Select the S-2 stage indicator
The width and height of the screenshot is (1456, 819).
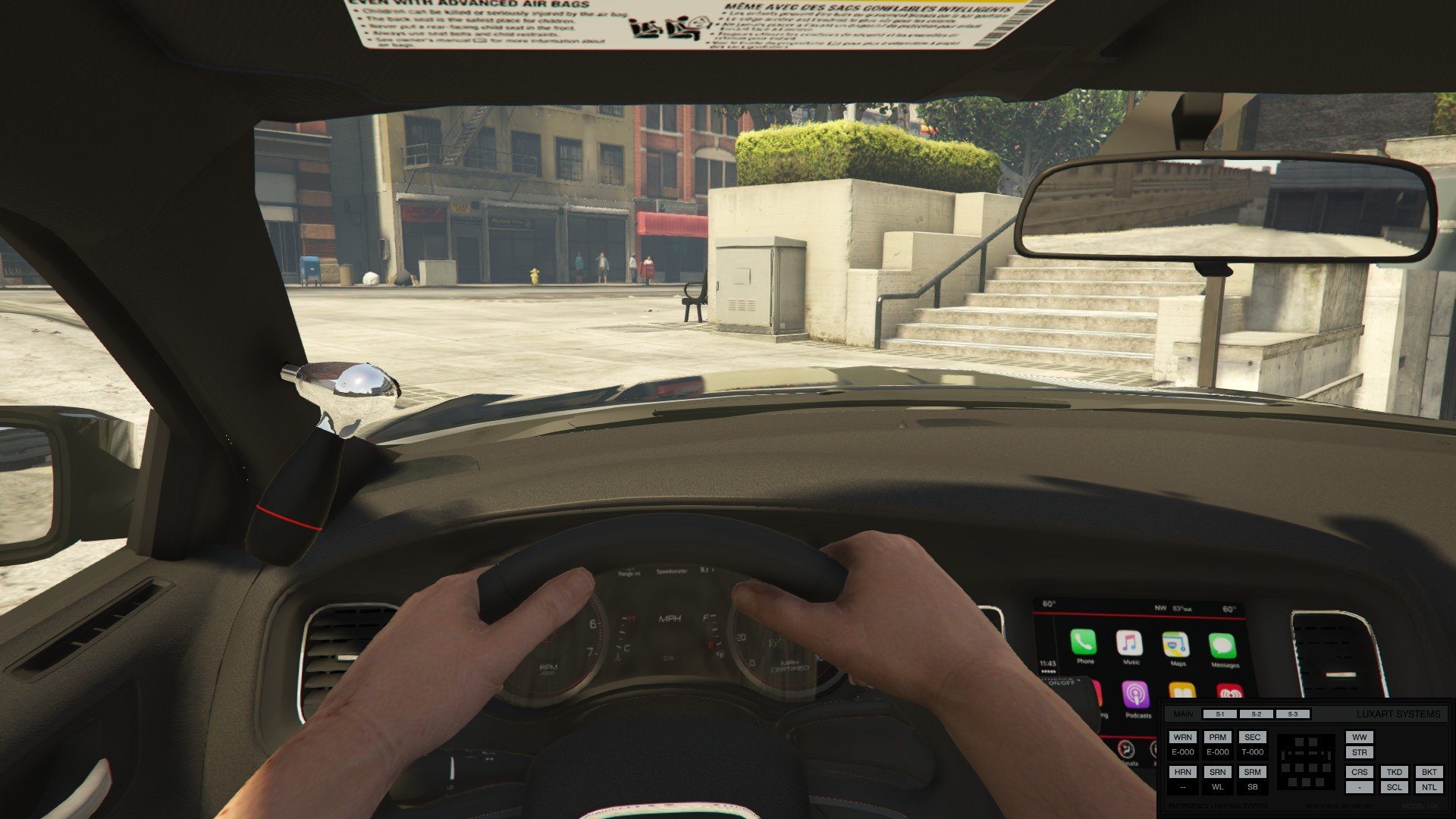tap(1256, 714)
